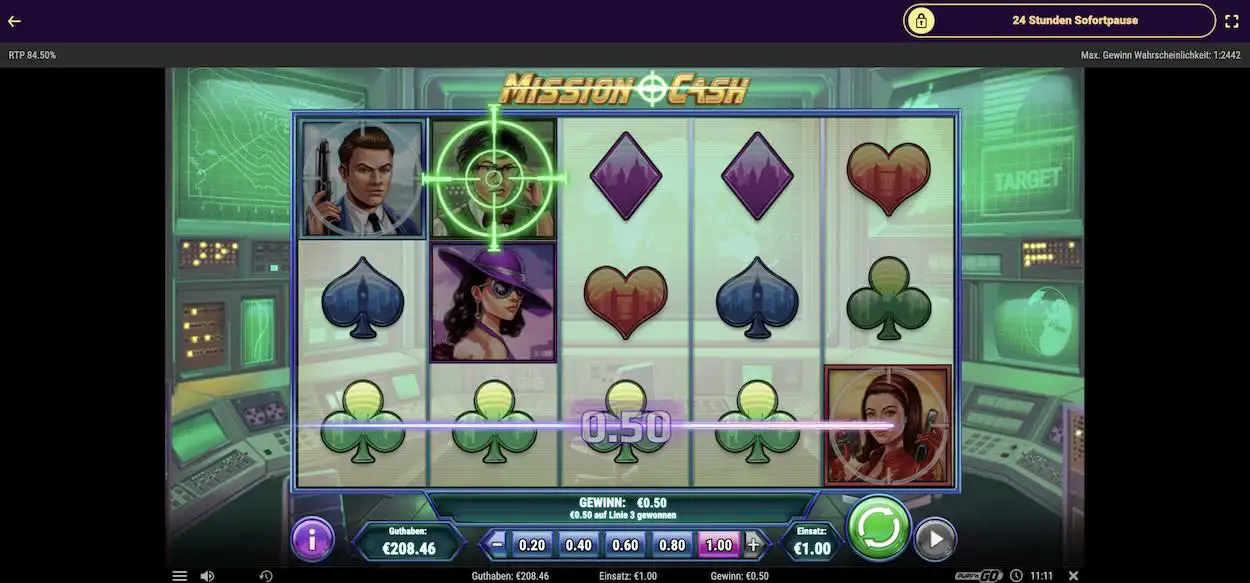Viewport: 1250px width, 583px height.
Task: Activate the 24 Stunden Sofortpause button
Action: (1060, 20)
